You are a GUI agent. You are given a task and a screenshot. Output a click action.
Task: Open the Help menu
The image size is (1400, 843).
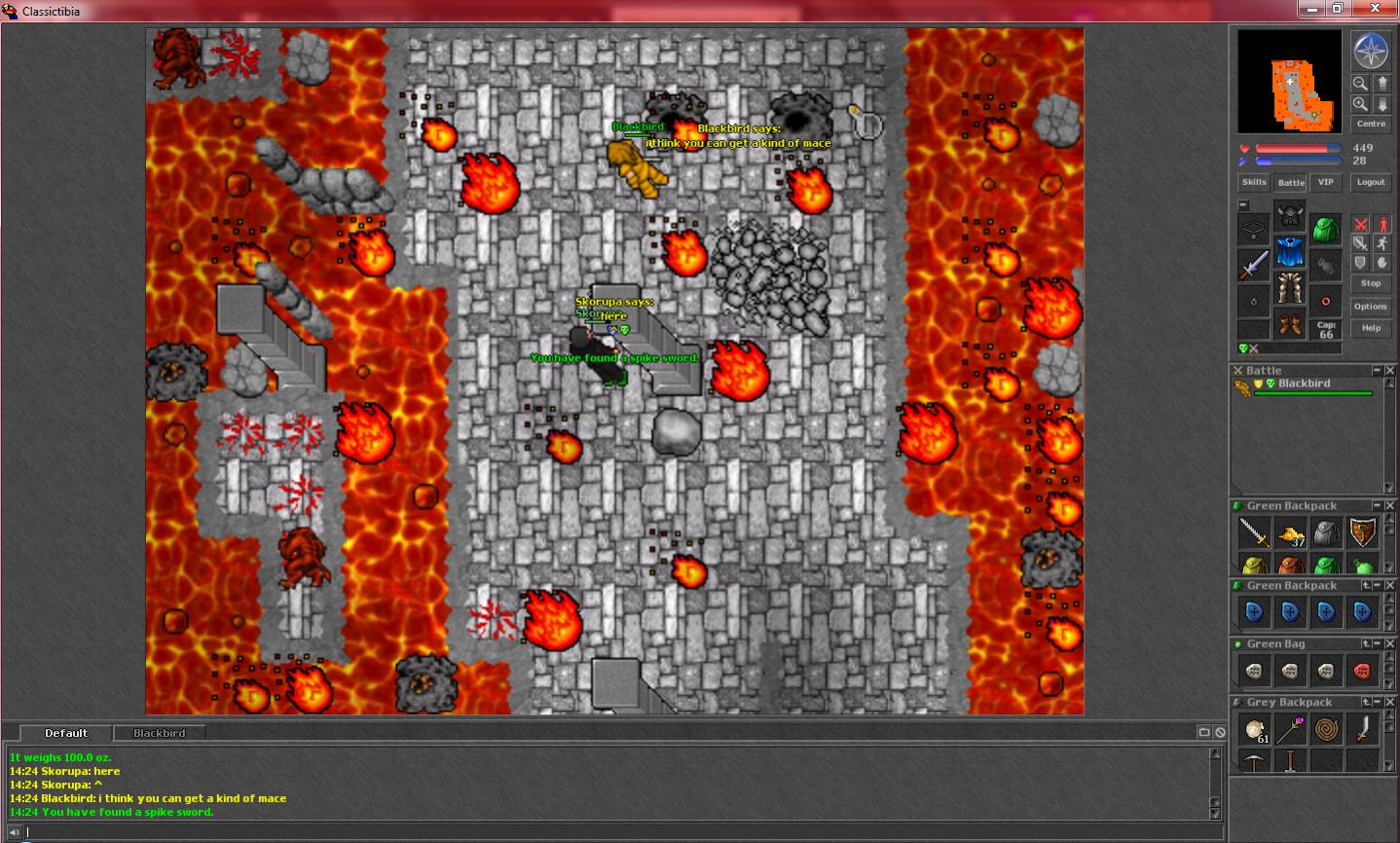click(x=1371, y=328)
